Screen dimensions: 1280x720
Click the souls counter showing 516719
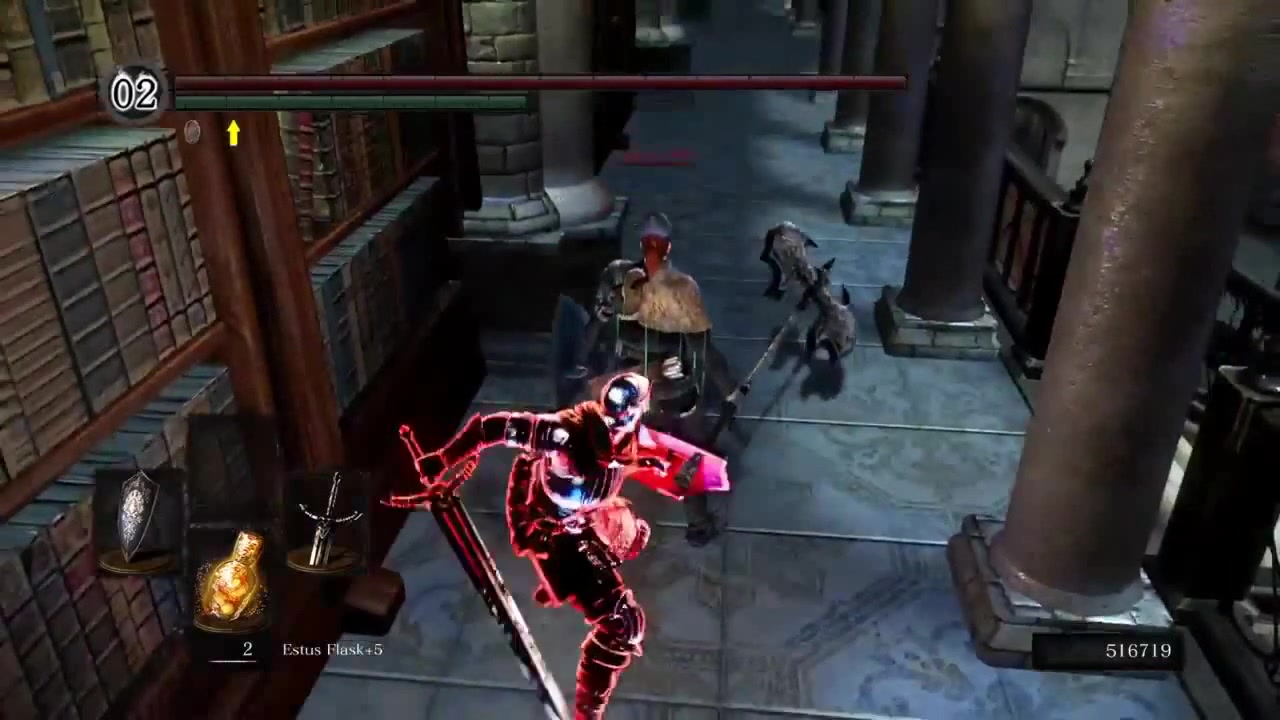(x=1138, y=651)
